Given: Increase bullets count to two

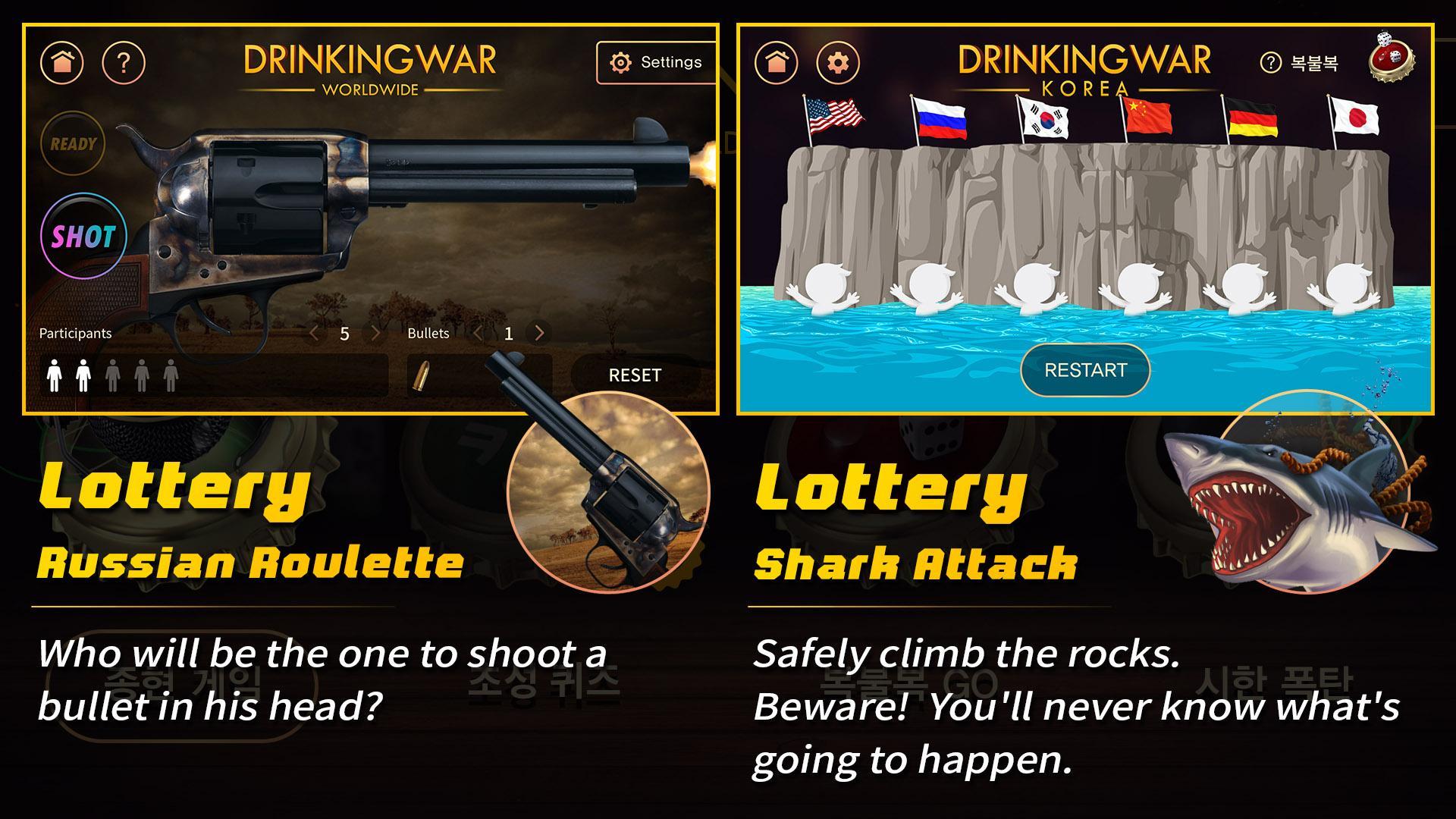Looking at the screenshot, I should click(x=538, y=332).
